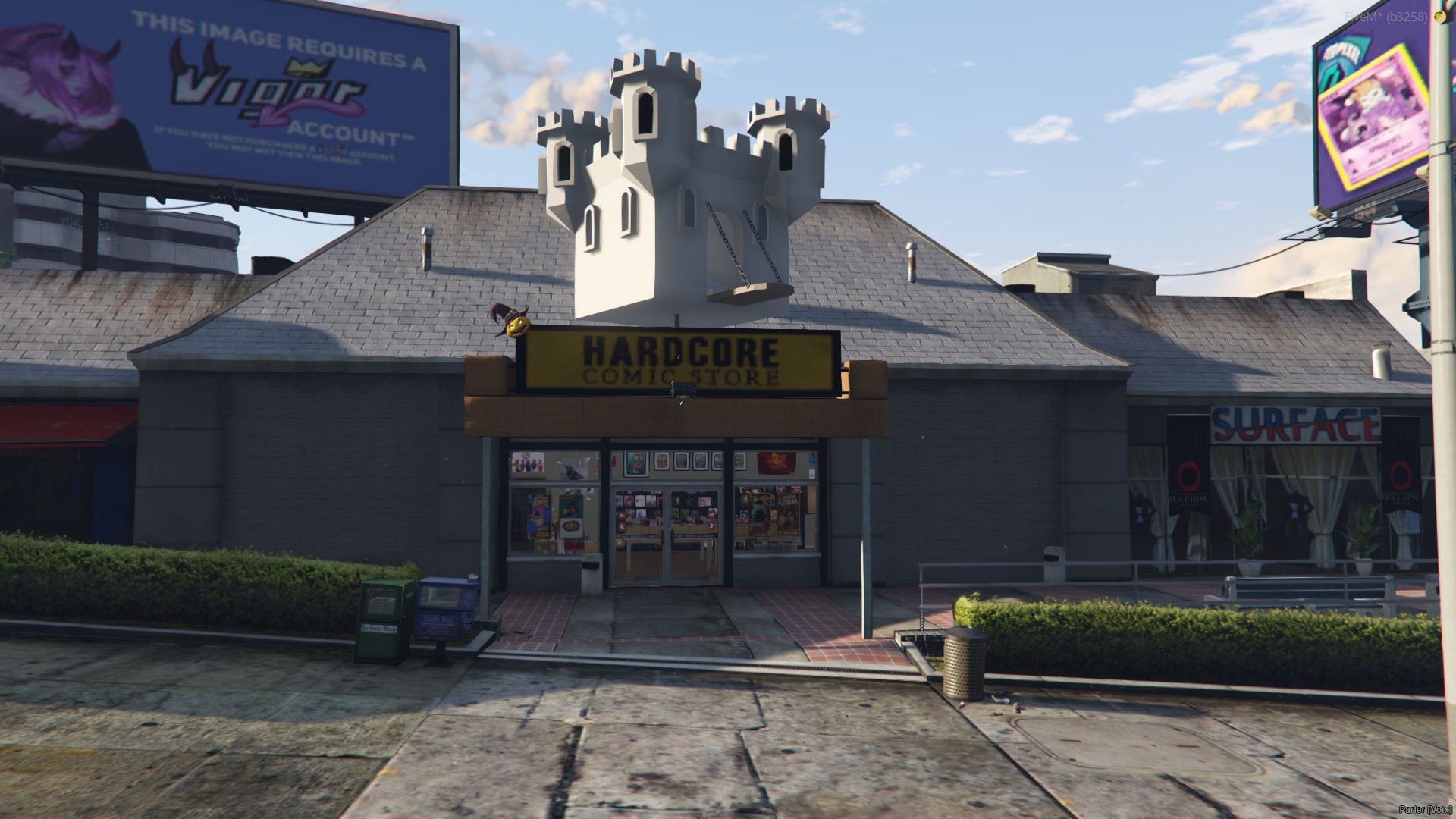Click the FiveM taco watermark icon
The height and width of the screenshot is (819, 1456).
(x=1439, y=16)
